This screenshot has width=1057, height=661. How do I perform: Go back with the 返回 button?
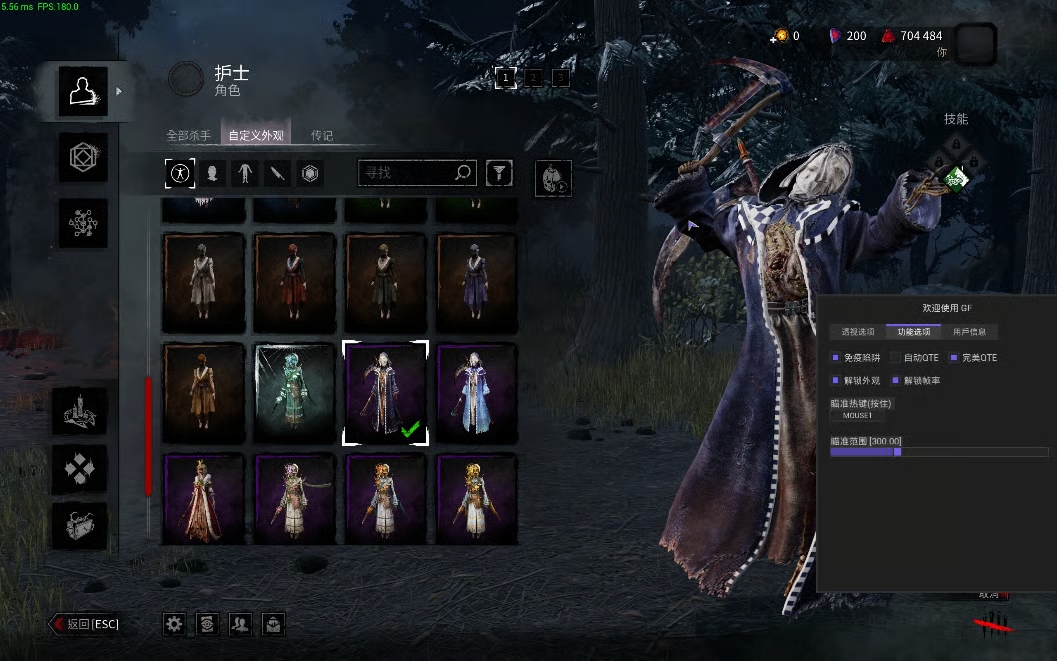86,624
